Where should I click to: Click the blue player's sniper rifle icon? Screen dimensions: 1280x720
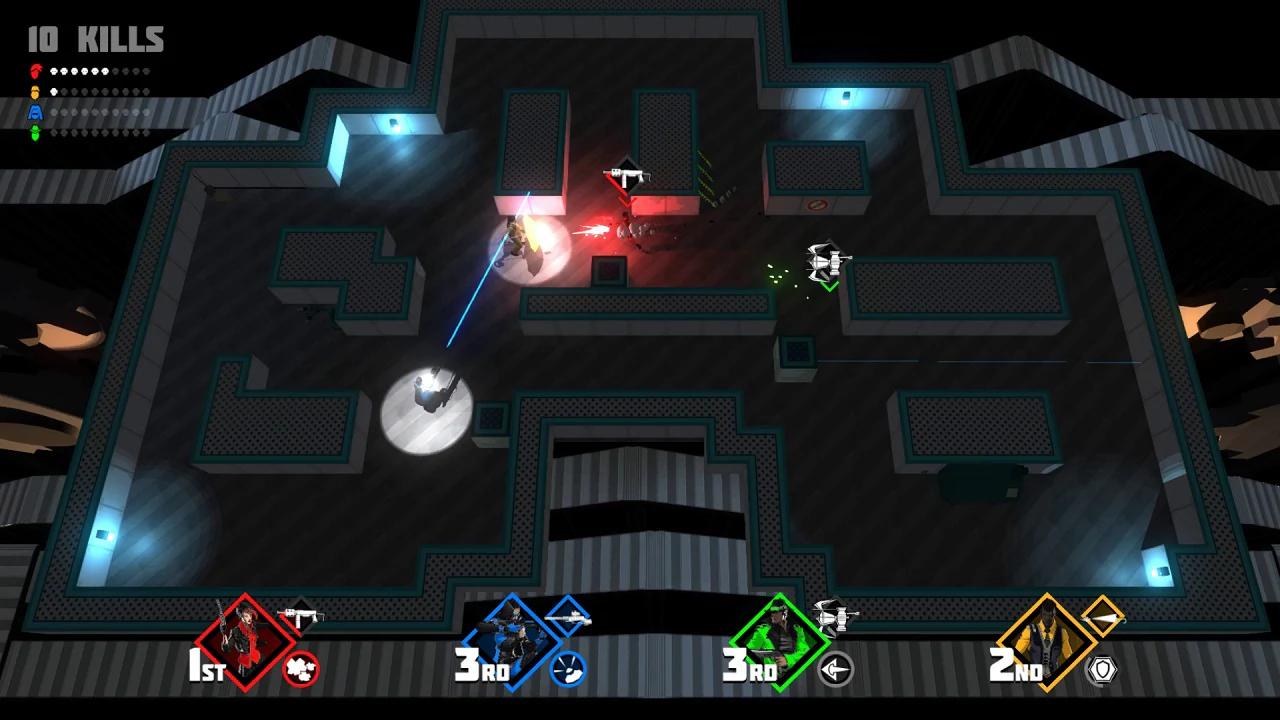[570, 616]
